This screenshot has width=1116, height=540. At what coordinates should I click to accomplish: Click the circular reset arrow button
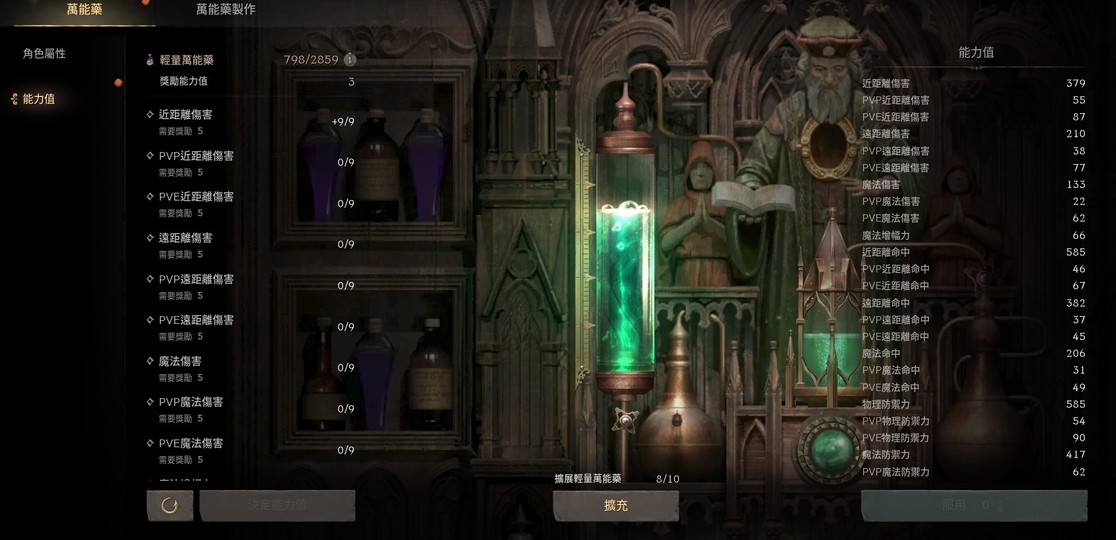[x=170, y=505]
